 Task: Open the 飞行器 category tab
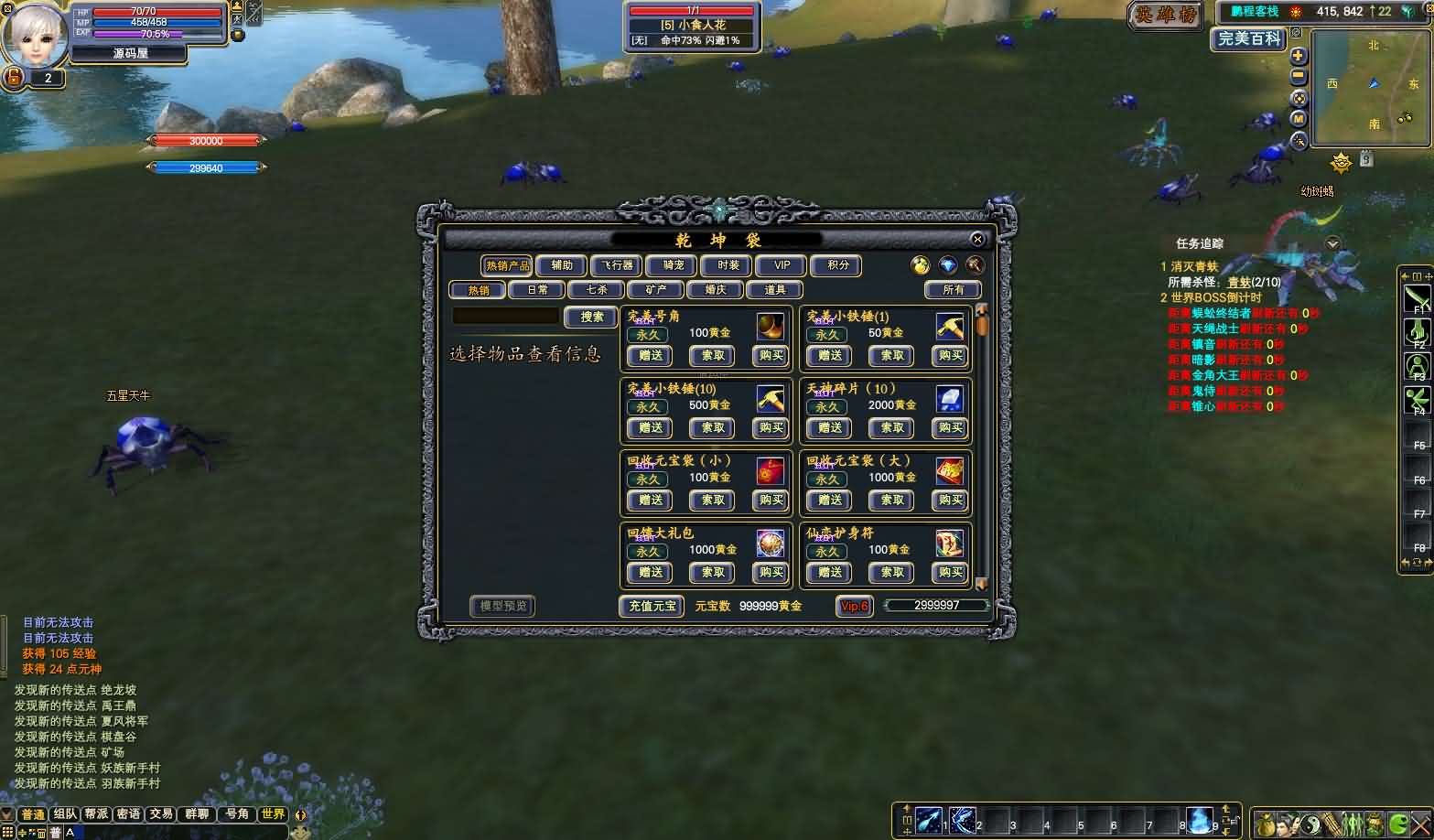tap(617, 265)
